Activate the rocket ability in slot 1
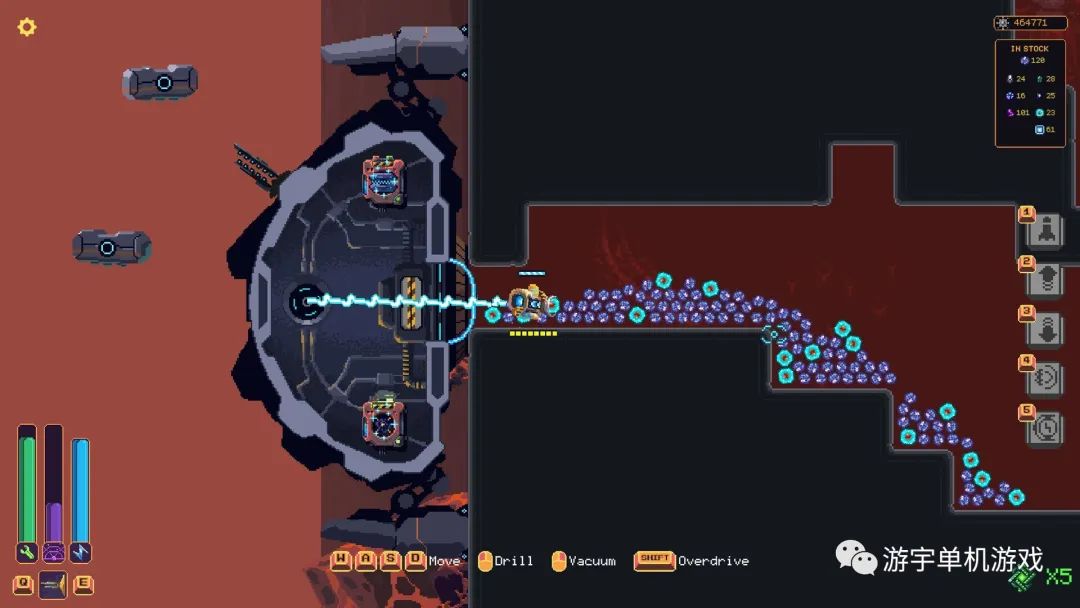The width and height of the screenshot is (1080, 608). 1046,230
